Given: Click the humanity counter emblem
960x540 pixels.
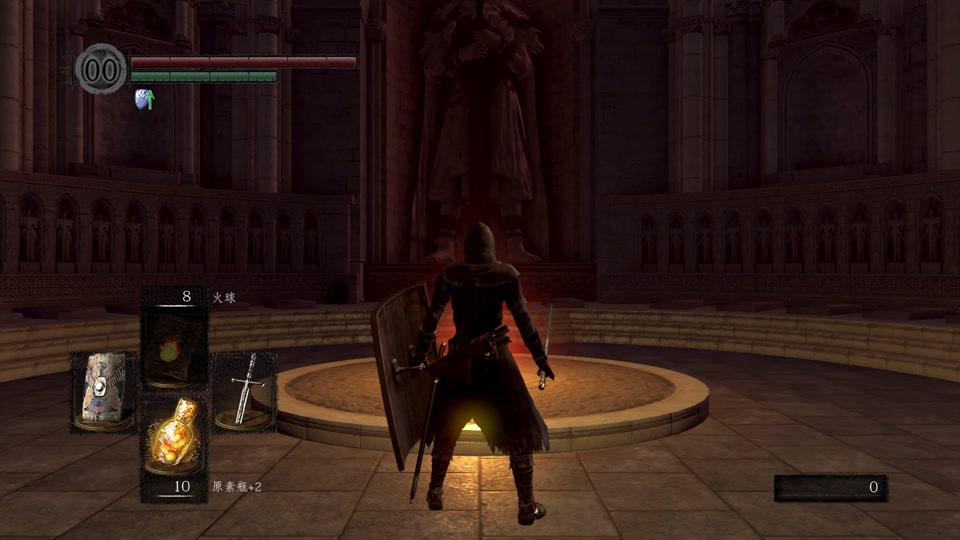Looking at the screenshot, I should point(101,69).
